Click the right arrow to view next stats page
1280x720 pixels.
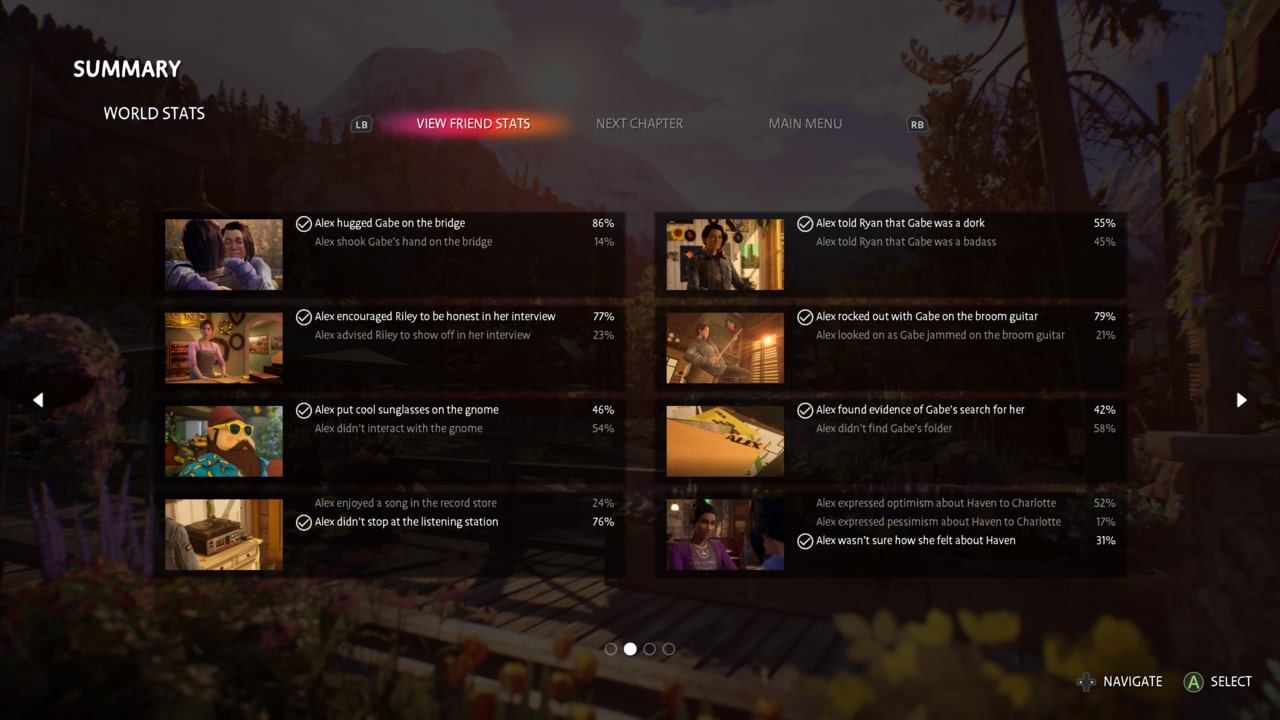(x=1242, y=400)
